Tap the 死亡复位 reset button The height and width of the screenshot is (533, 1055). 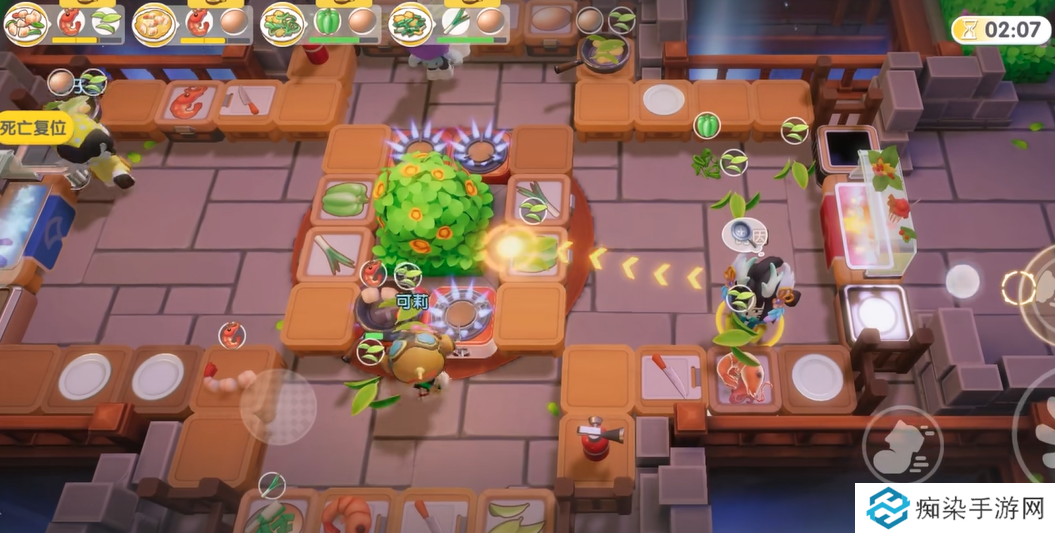tap(29, 127)
